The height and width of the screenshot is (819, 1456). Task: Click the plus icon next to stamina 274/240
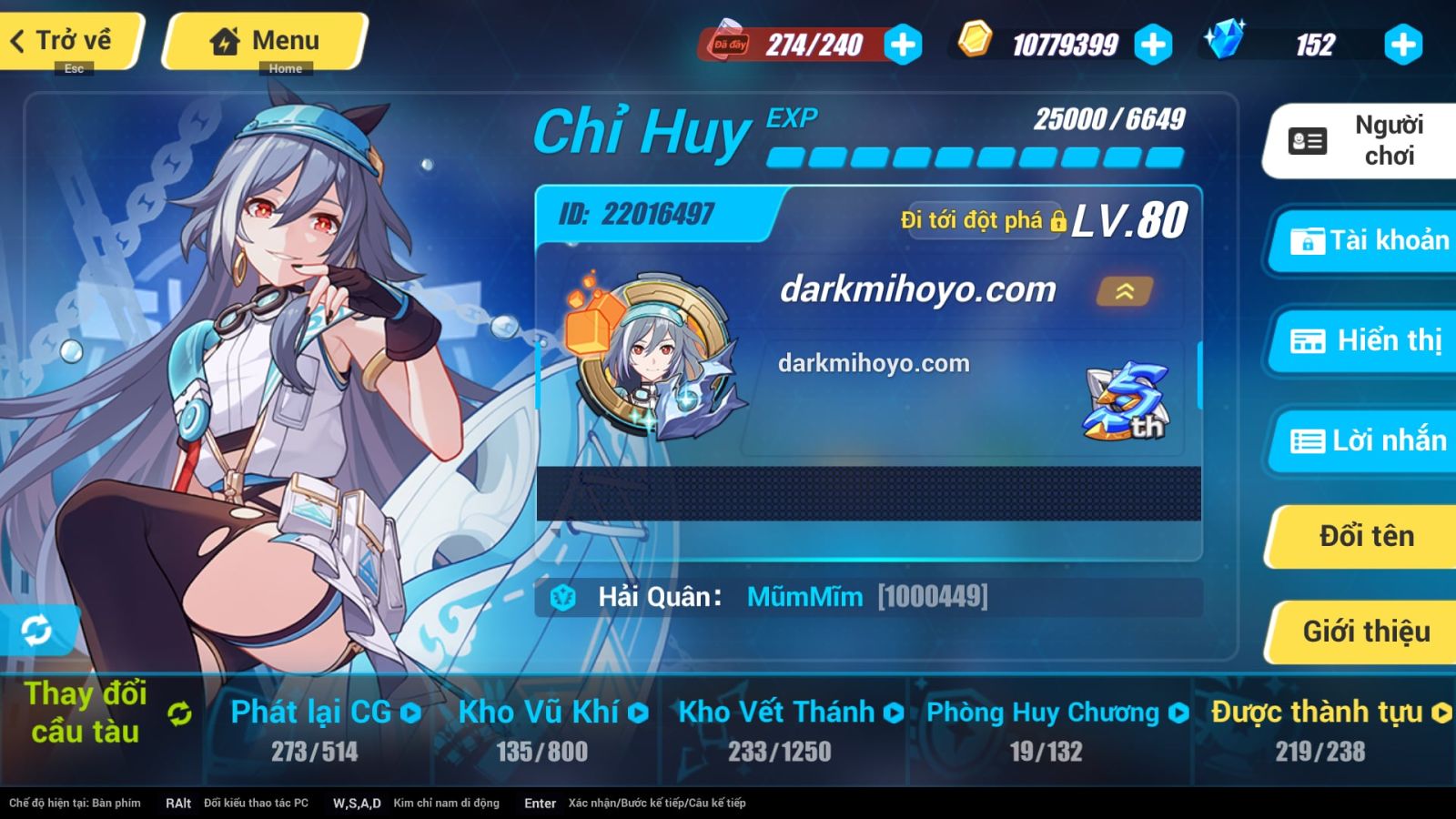click(x=902, y=43)
